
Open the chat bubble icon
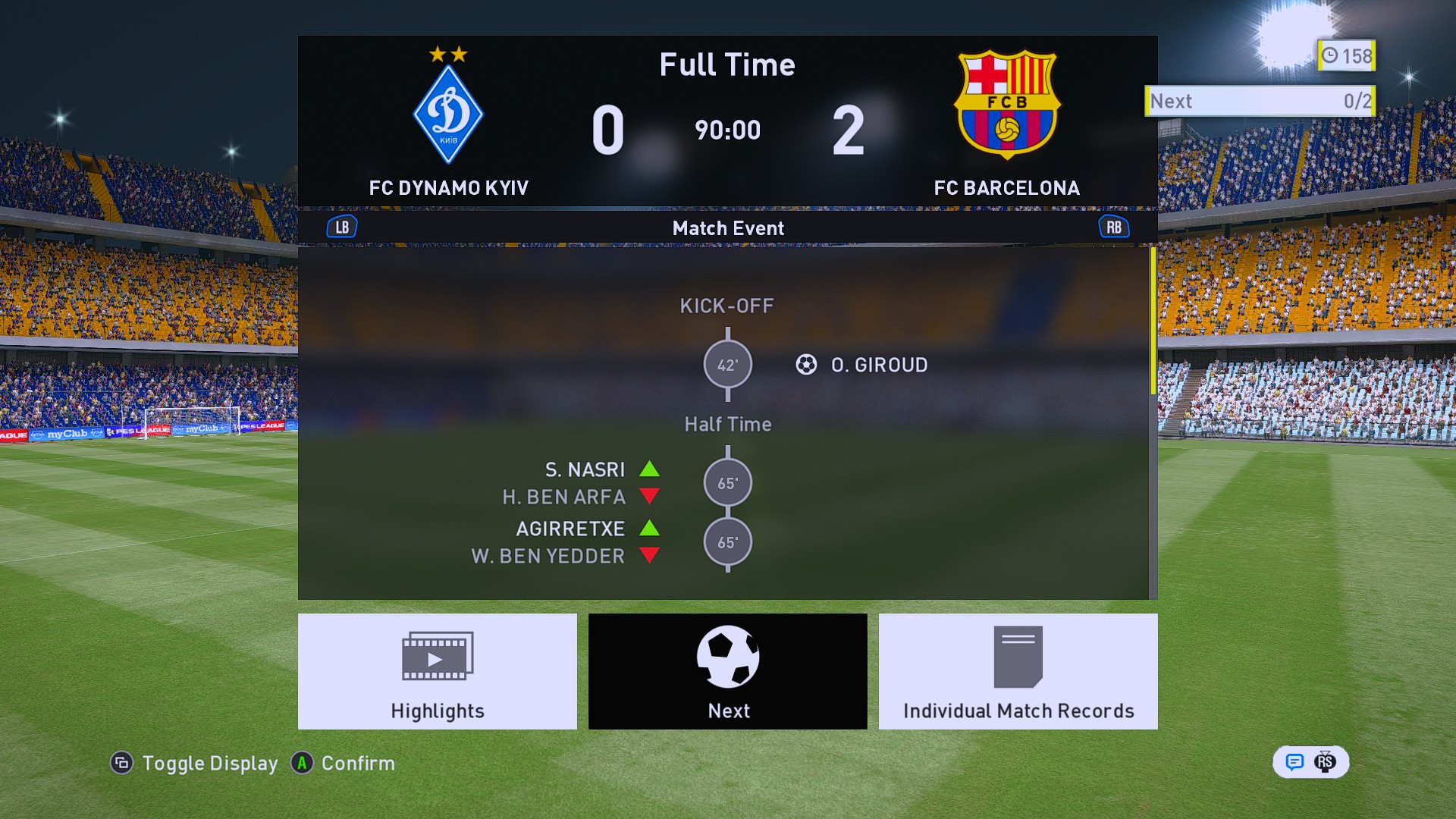tap(1294, 762)
